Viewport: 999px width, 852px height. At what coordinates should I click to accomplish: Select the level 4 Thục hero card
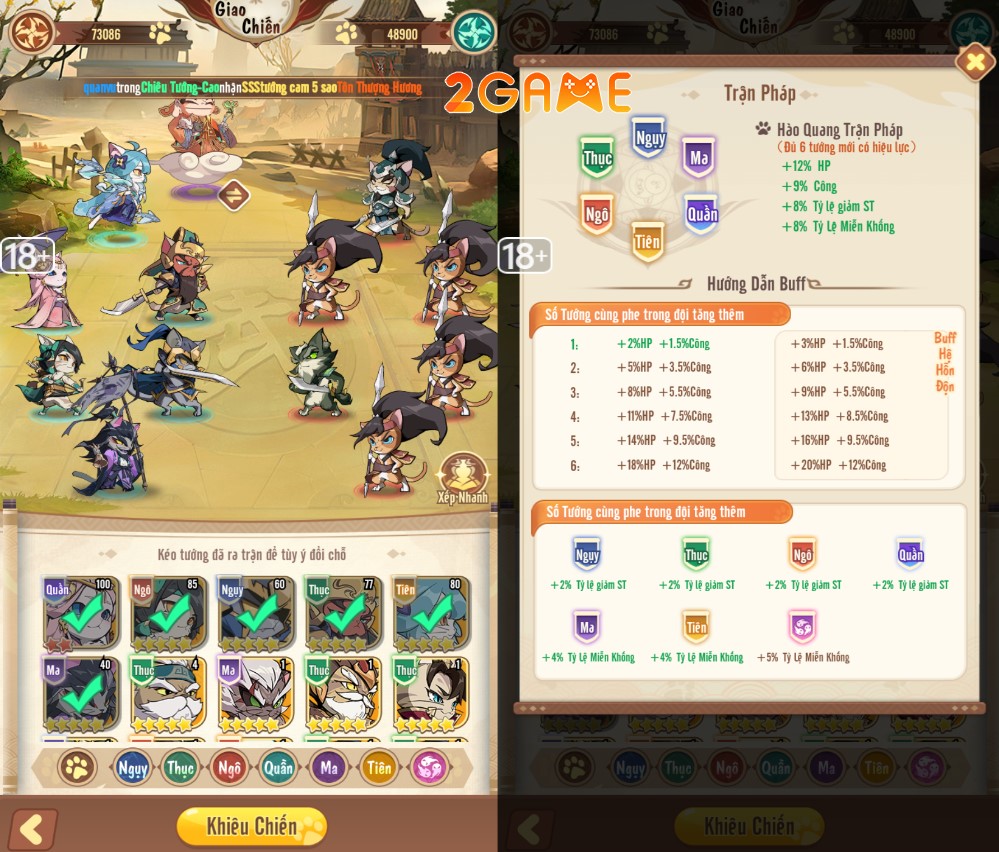click(x=167, y=693)
